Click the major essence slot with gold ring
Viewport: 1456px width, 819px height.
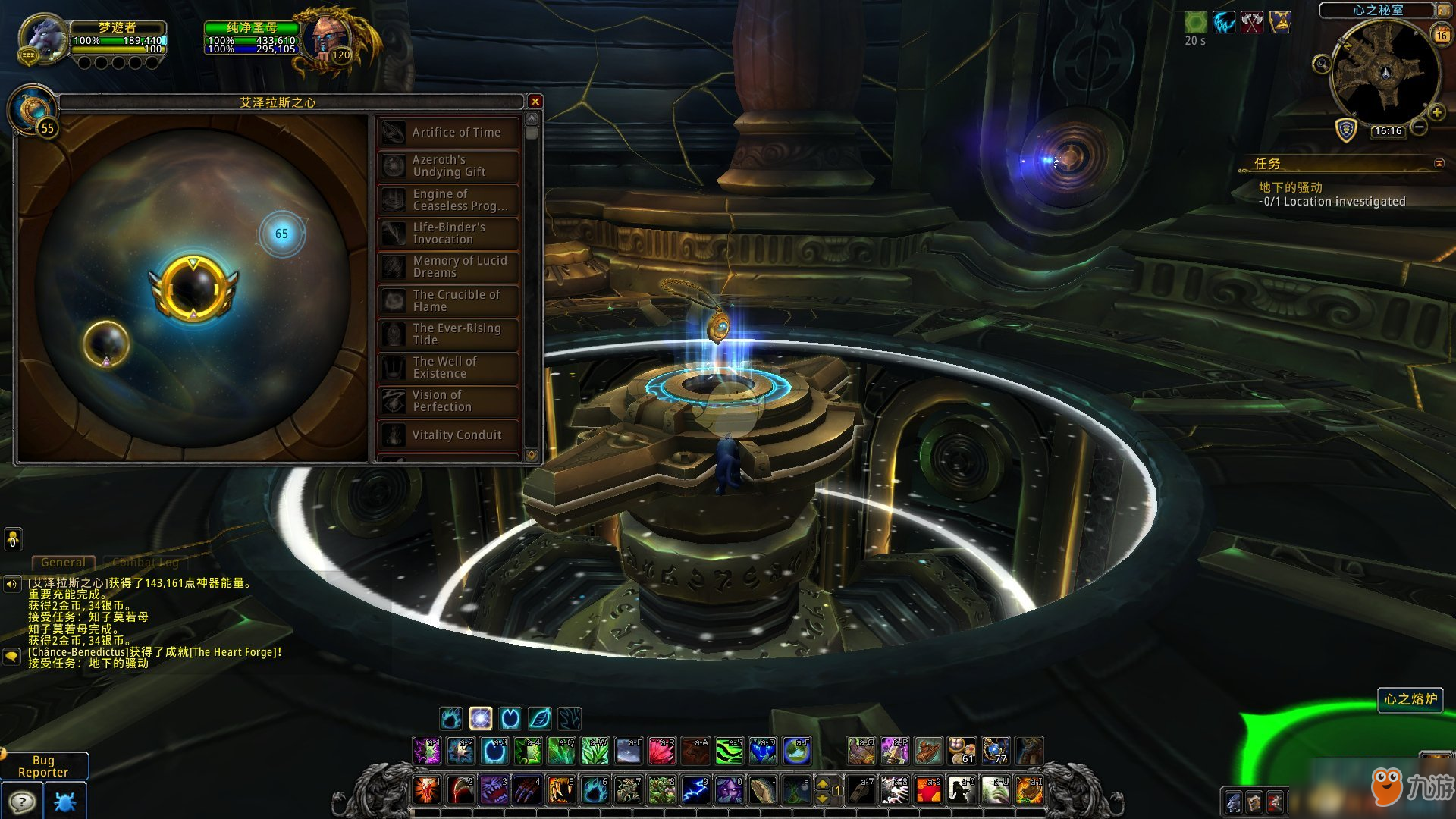pyautogui.click(x=193, y=288)
